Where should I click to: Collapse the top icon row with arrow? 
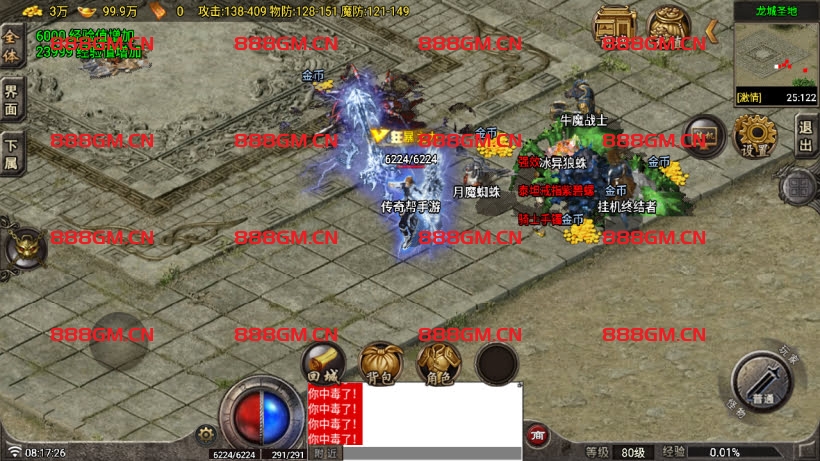712,31
